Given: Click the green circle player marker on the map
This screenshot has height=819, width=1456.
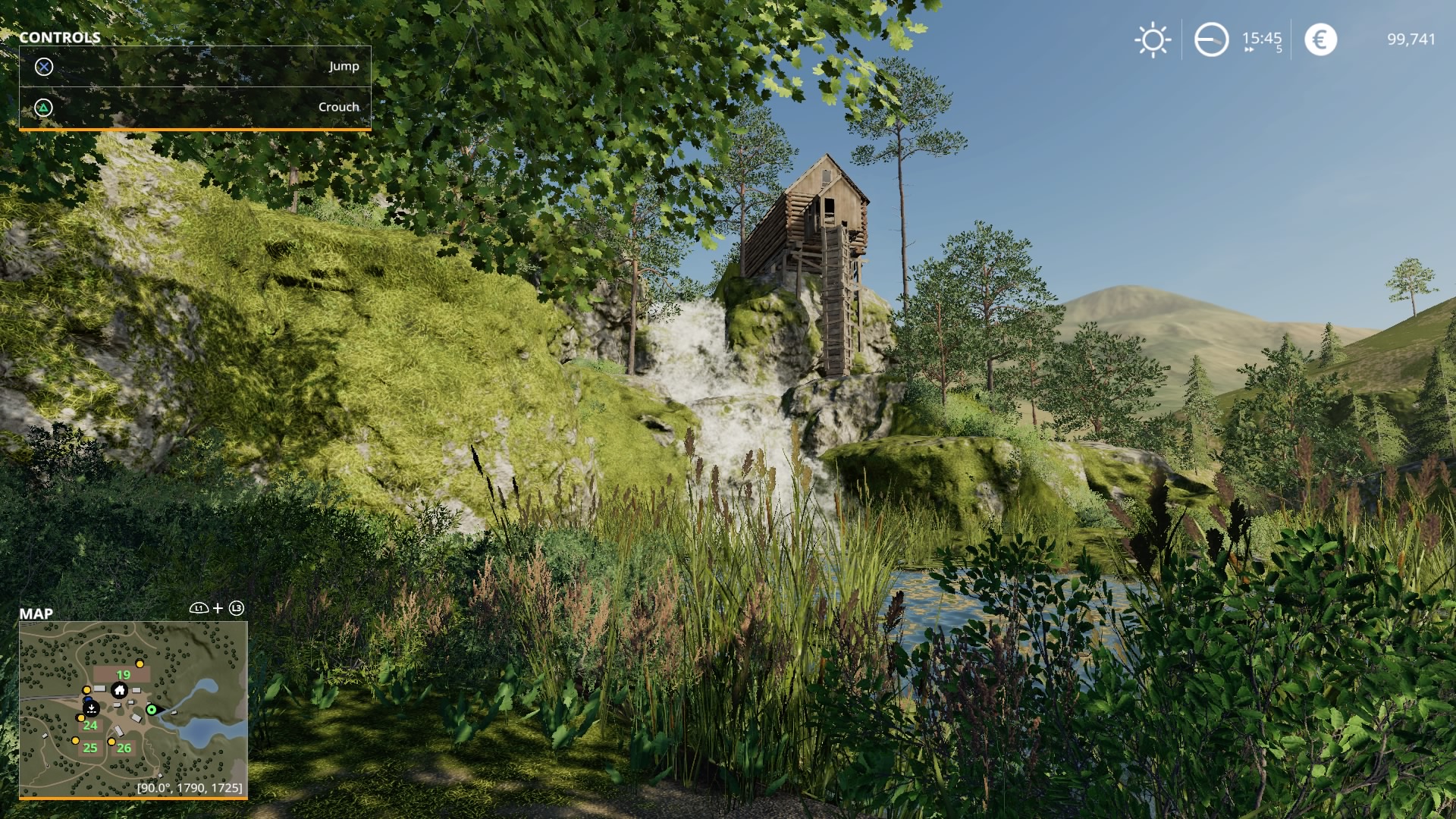Looking at the screenshot, I should point(152,709).
